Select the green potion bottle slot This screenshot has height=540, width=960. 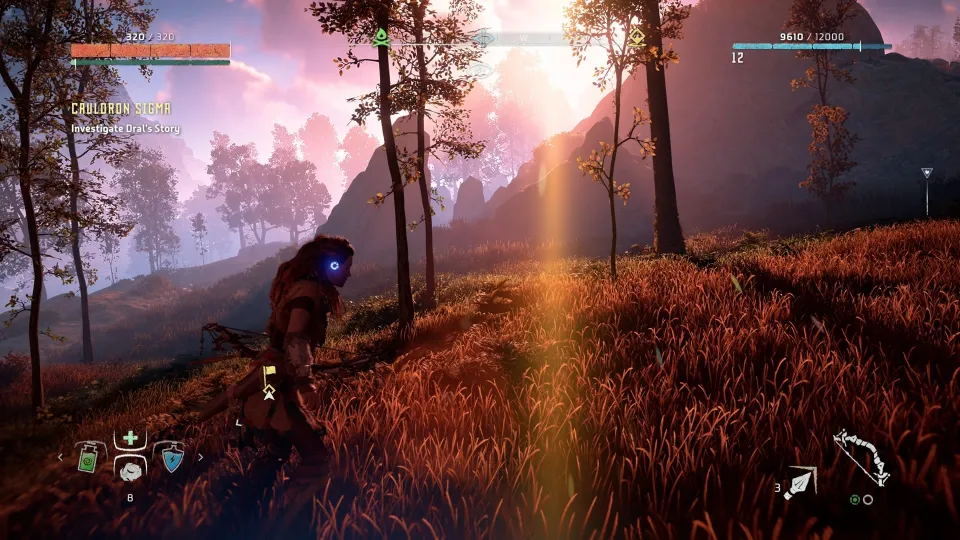coord(89,457)
